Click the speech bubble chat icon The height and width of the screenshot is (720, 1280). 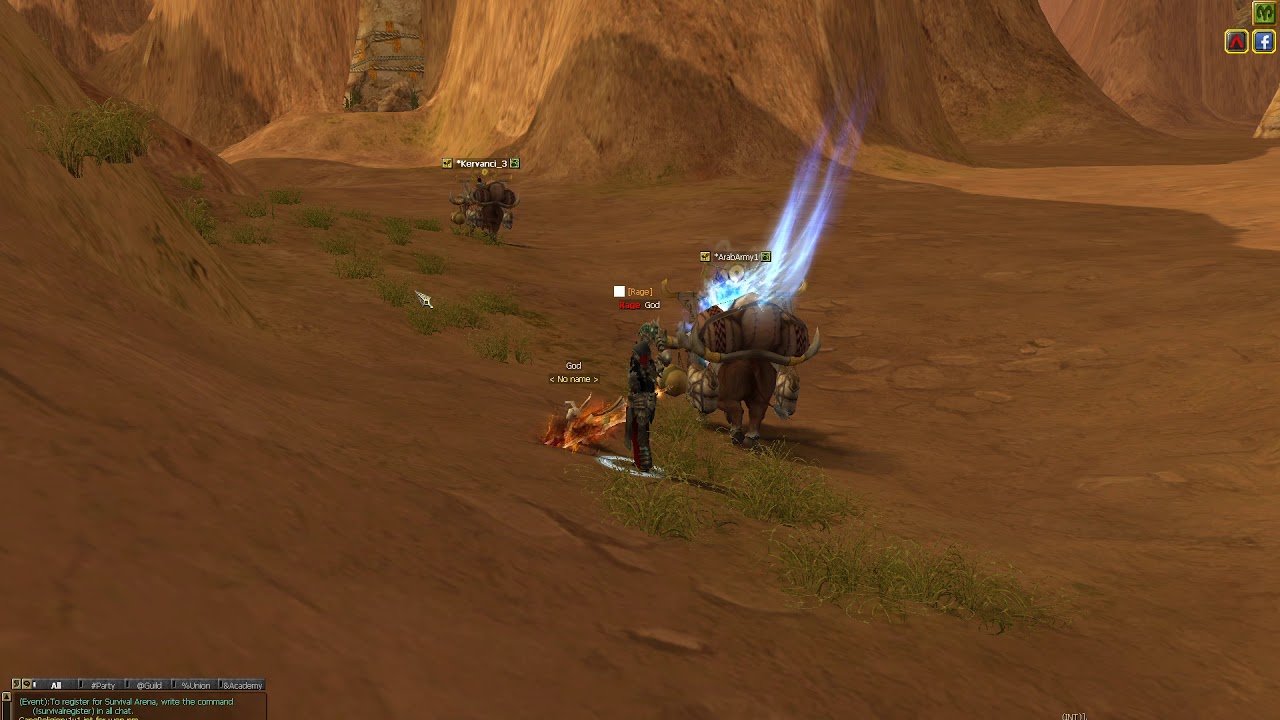[x=26, y=685]
